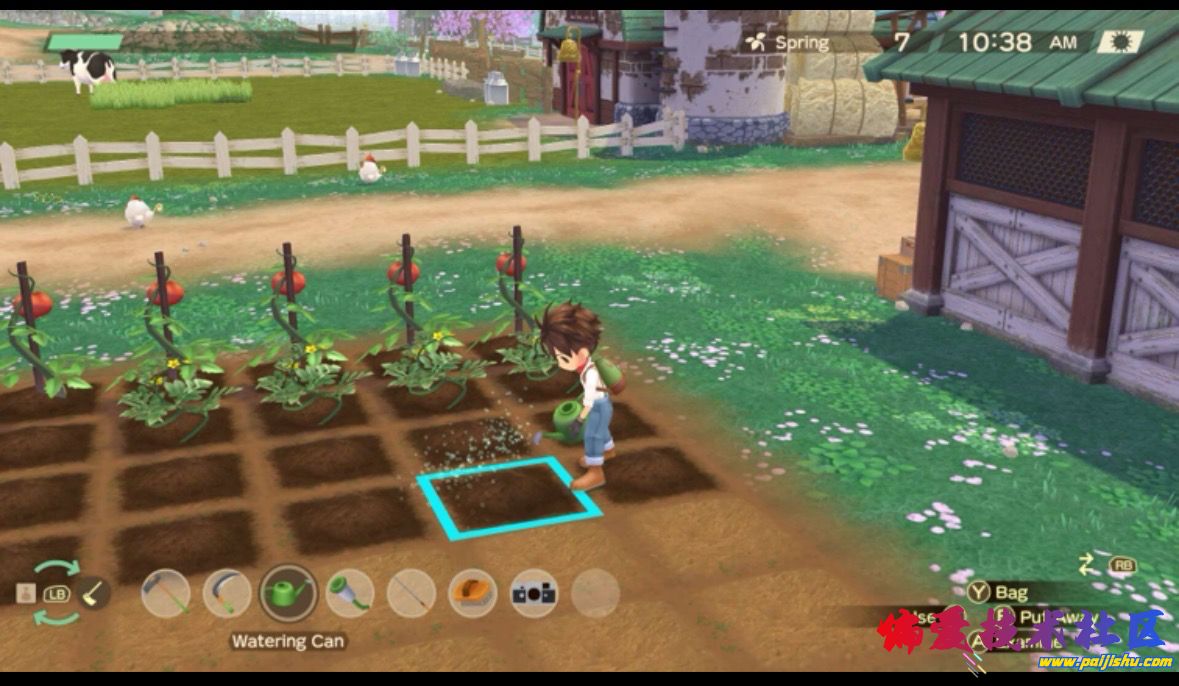
Task: Choose the green Watering Can slot
Action: click(x=289, y=594)
